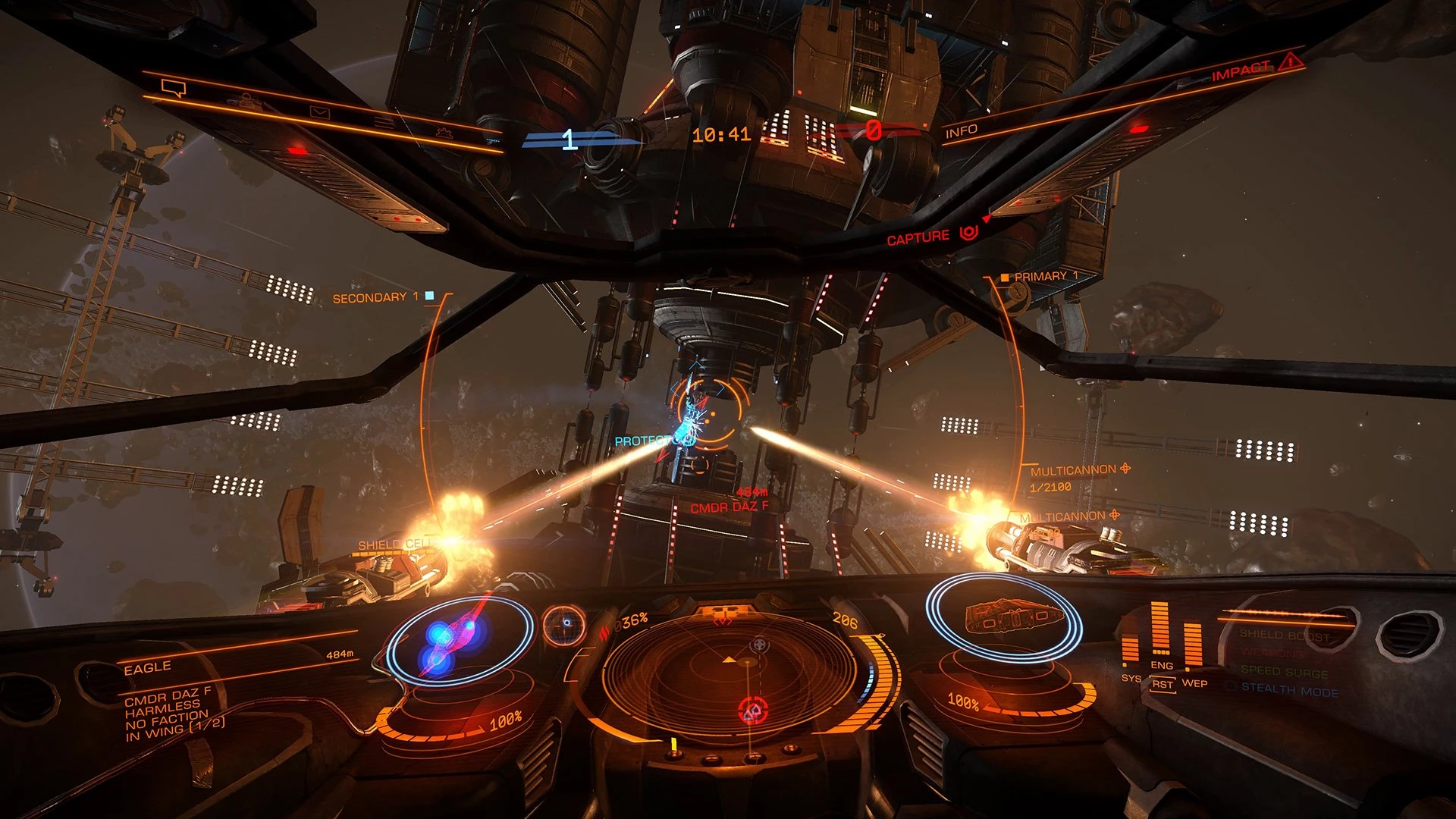Choose the Speed Surge power-up

pyautogui.click(x=1284, y=672)
